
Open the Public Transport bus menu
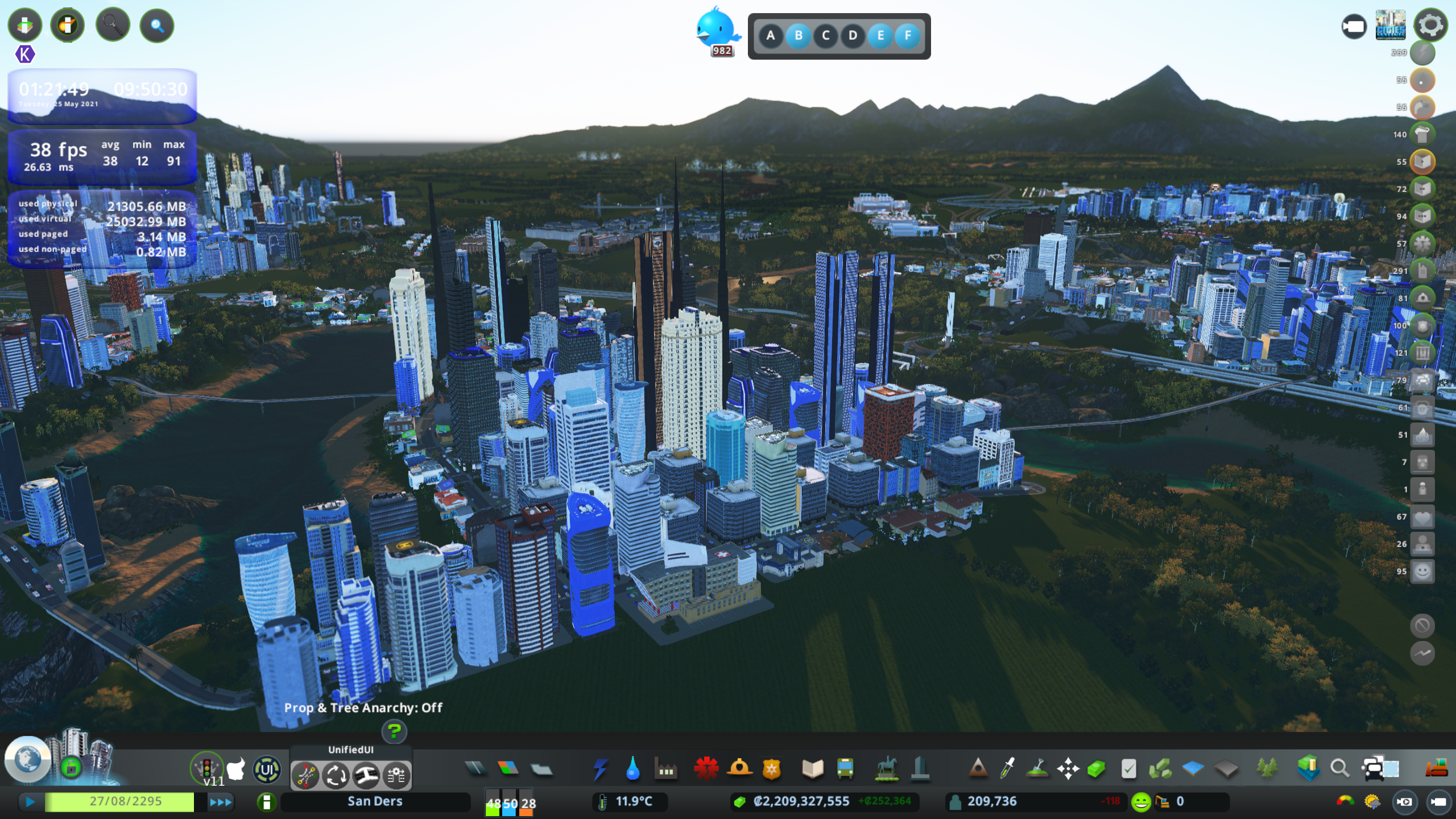(x=845, y=769)
